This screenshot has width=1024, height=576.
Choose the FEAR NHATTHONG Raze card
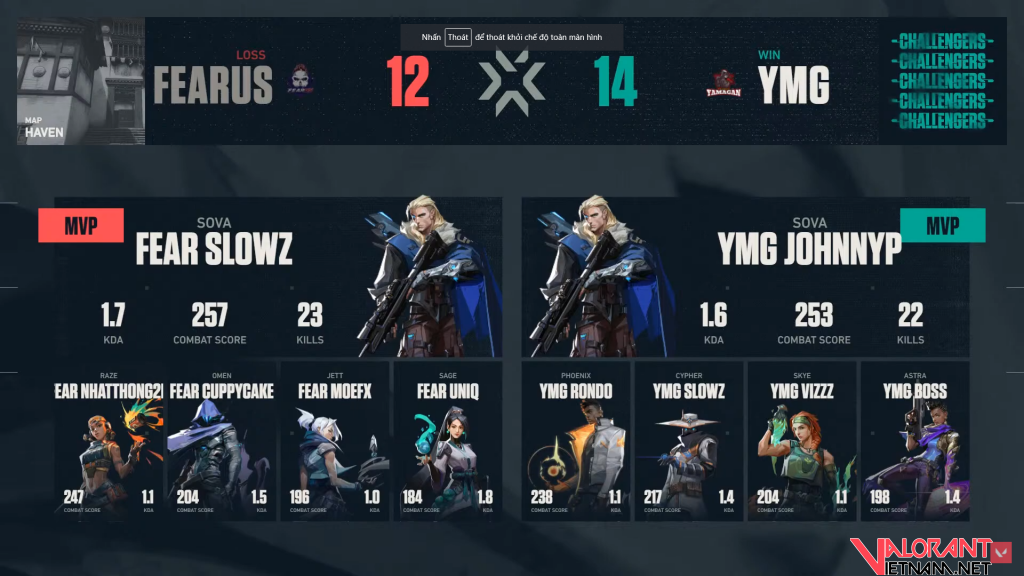(x=107, y=441)
